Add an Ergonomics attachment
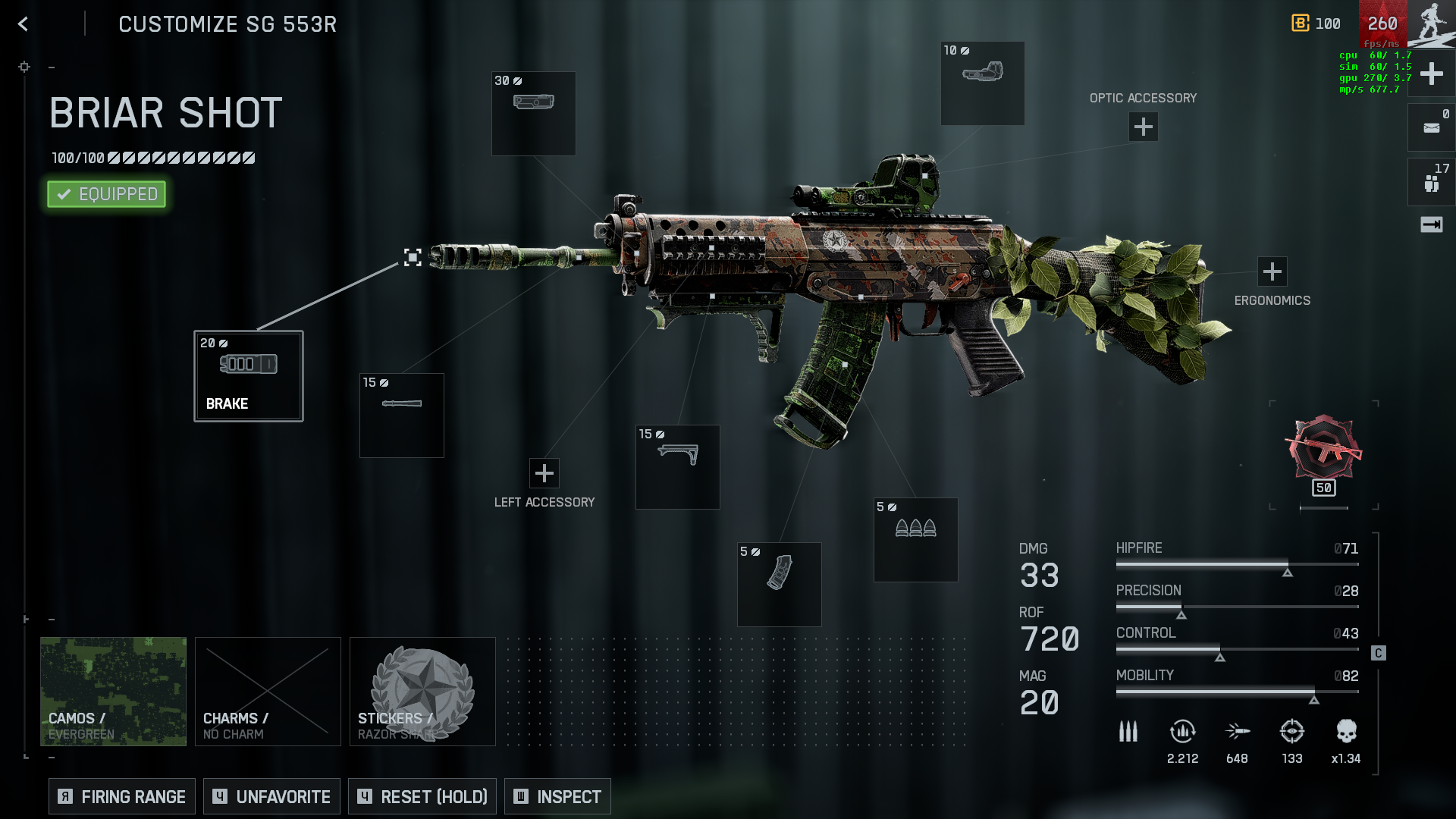This screenshot has height=819, width=1456. coord(1272,271)
